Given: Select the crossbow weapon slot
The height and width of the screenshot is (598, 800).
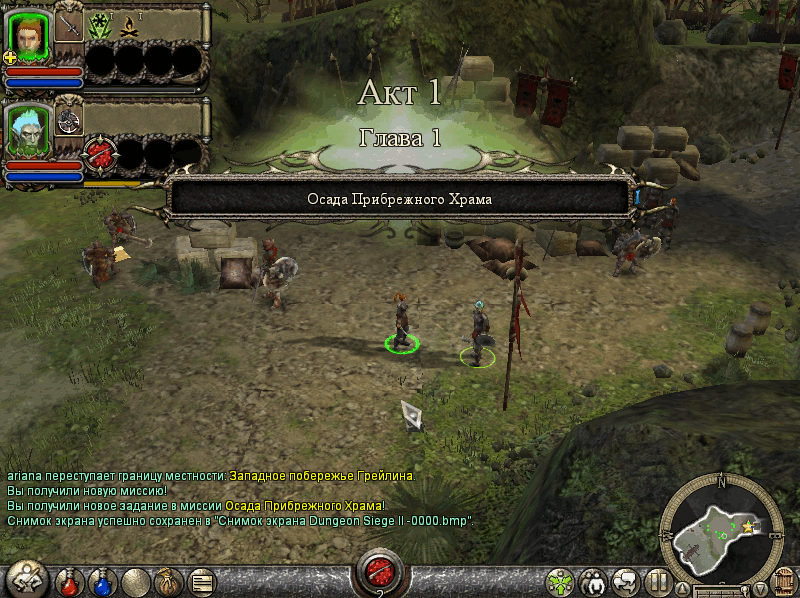Looking at the screenshot, I should point(70,121).
